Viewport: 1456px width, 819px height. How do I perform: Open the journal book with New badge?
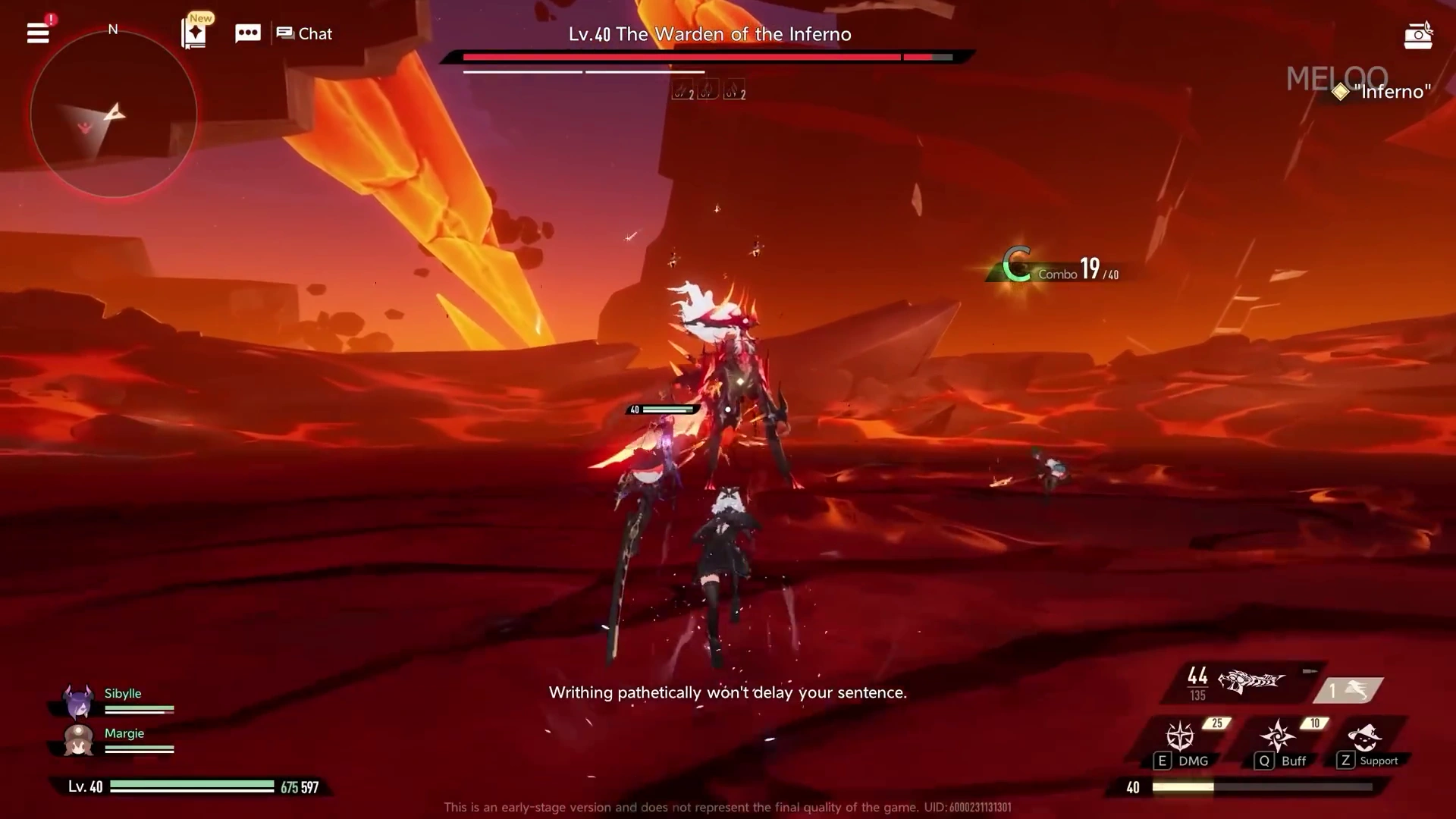194,33
